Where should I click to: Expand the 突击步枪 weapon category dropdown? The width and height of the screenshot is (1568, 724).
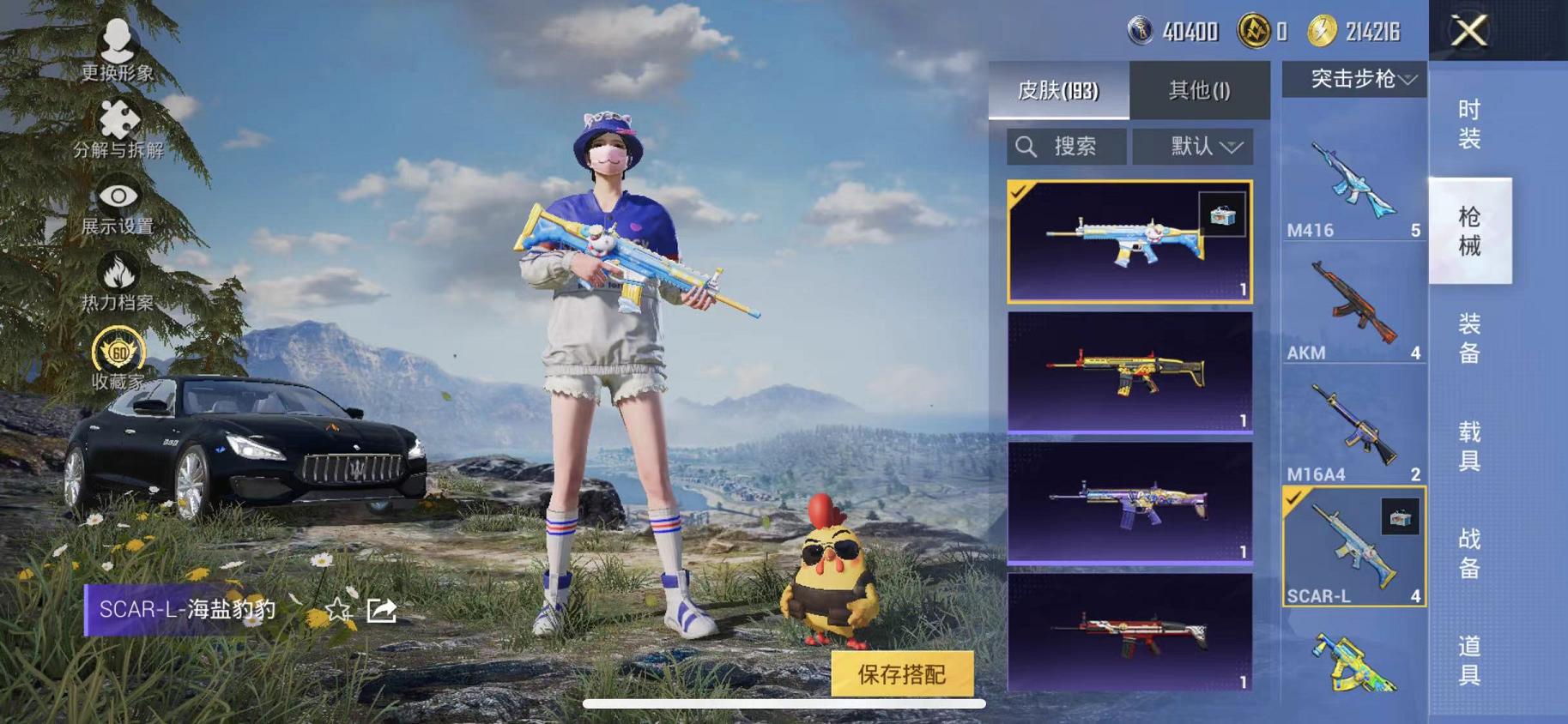(1354, 80)
